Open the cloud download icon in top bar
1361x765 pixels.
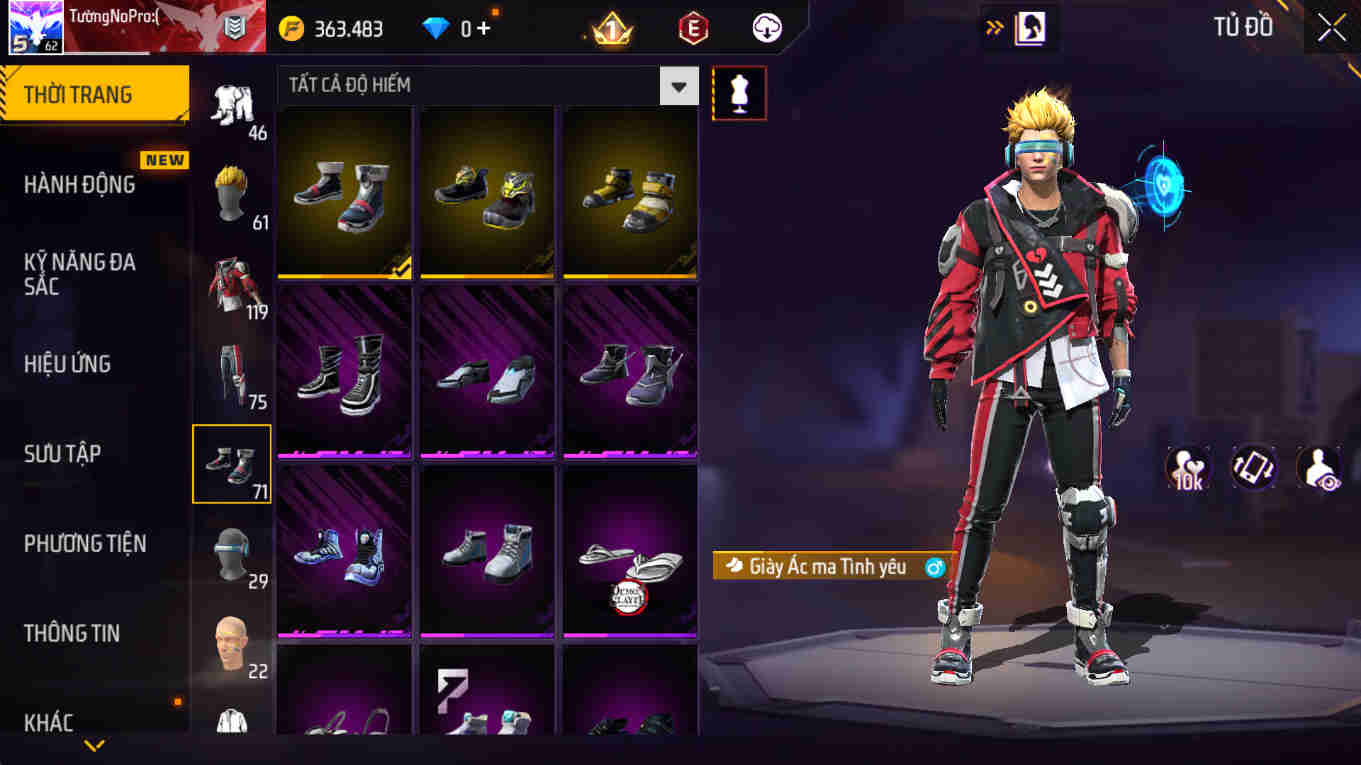[764, 28]
